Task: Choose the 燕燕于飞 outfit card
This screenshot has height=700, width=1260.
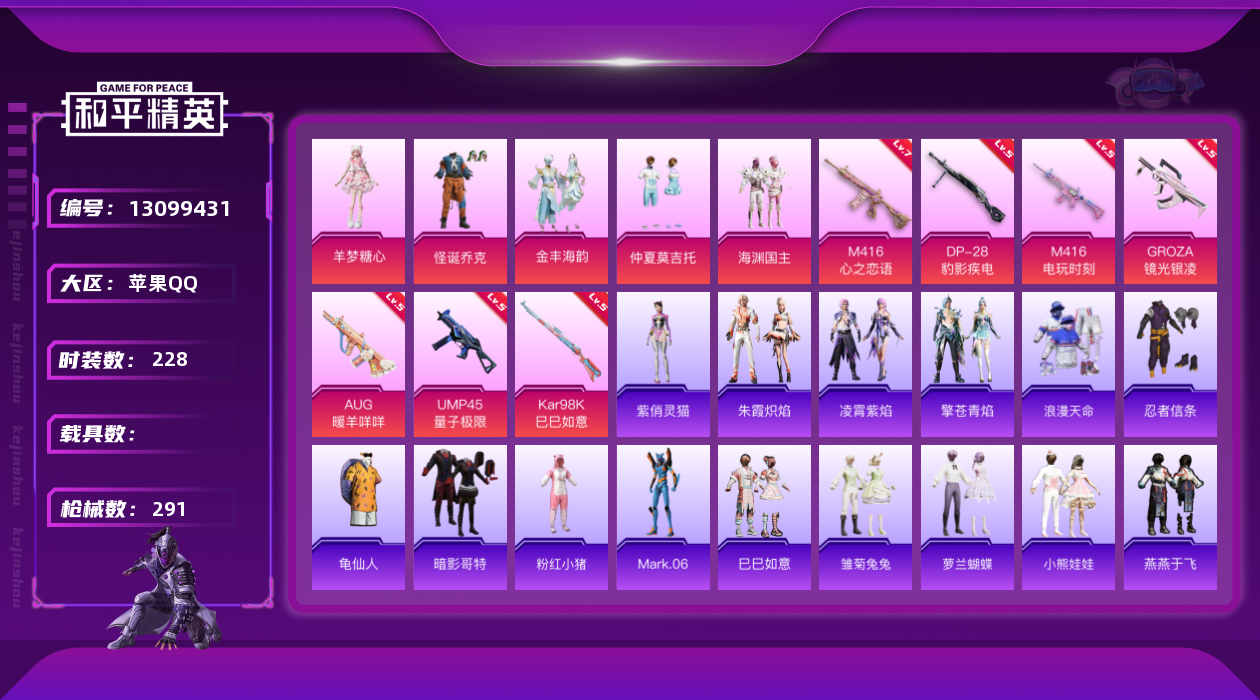Action: pyautogui.click(x=1170, y=517)
